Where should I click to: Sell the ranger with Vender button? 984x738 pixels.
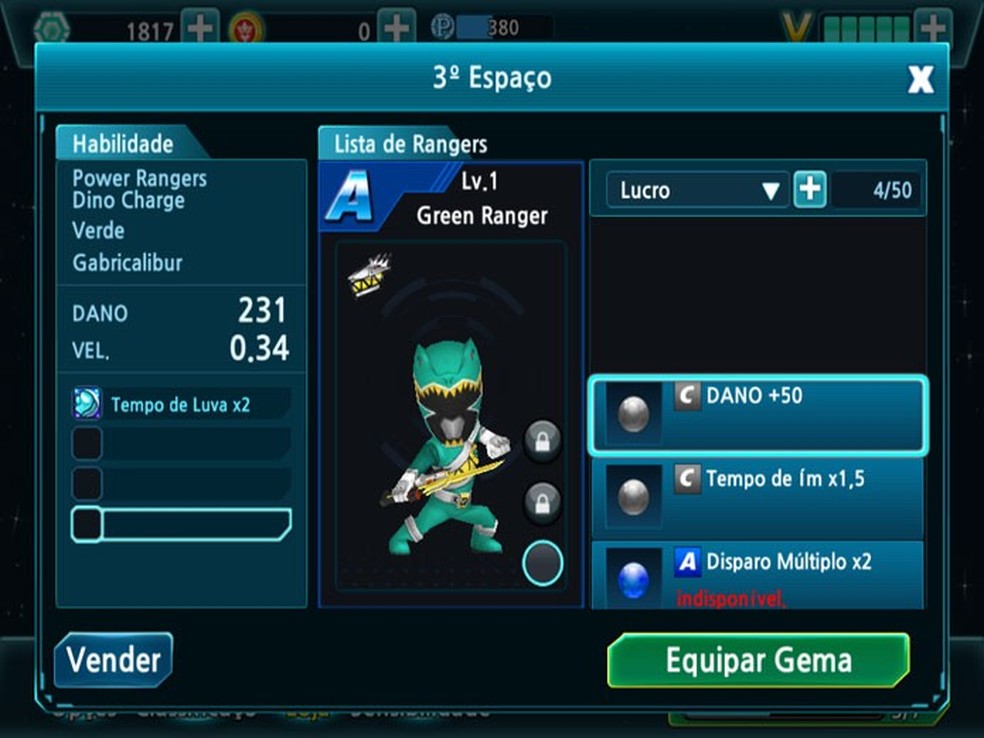point(113,660)
